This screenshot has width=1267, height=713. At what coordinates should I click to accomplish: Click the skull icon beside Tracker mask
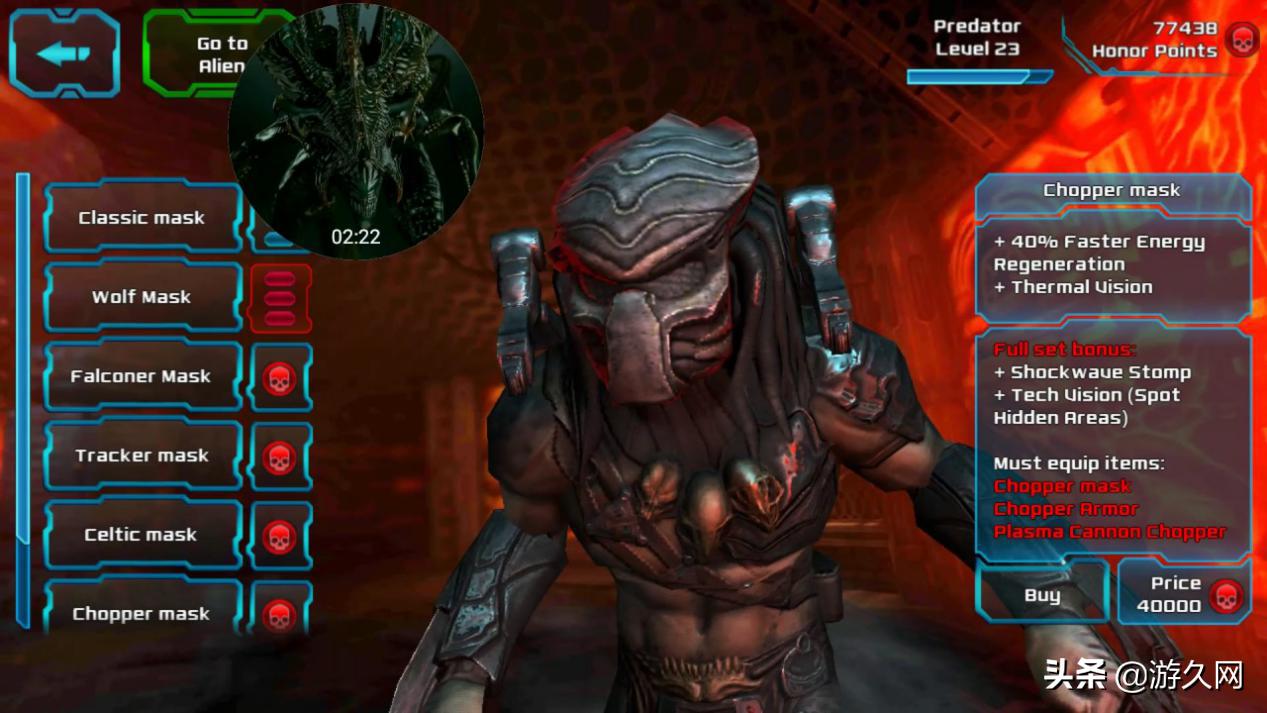pyautogui.click(x=280, y=457)
